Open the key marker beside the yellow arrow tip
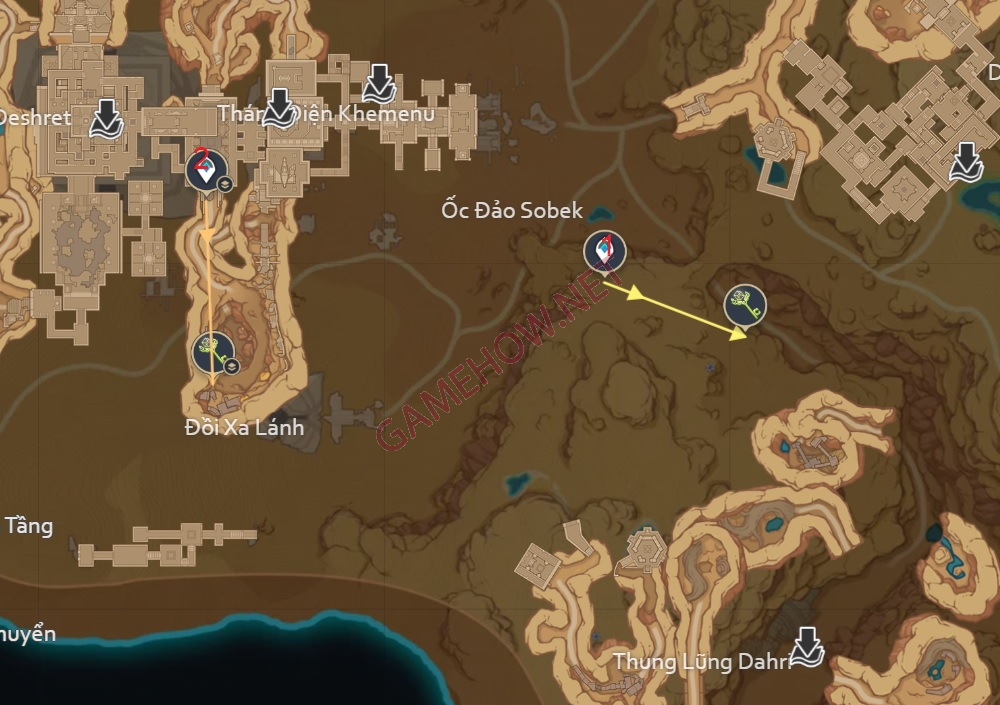 click(x=745, y=305)
